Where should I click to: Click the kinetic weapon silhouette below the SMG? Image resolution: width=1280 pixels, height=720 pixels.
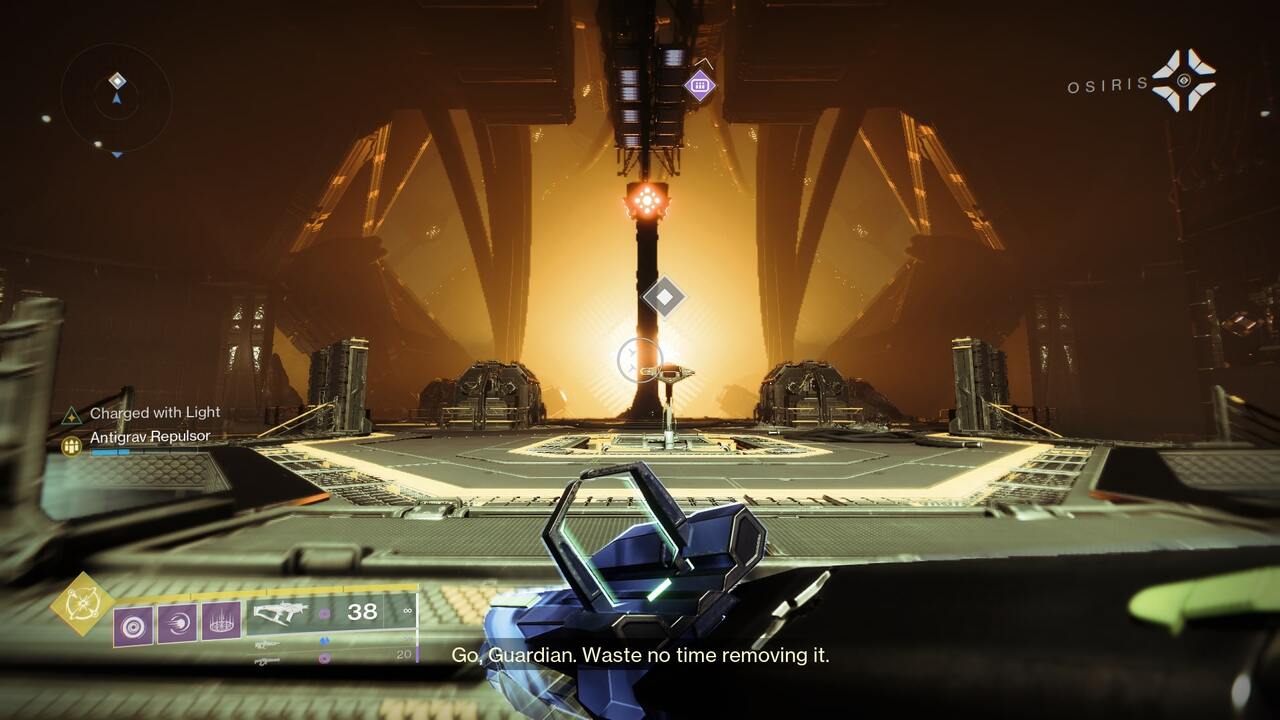(268, 642)
